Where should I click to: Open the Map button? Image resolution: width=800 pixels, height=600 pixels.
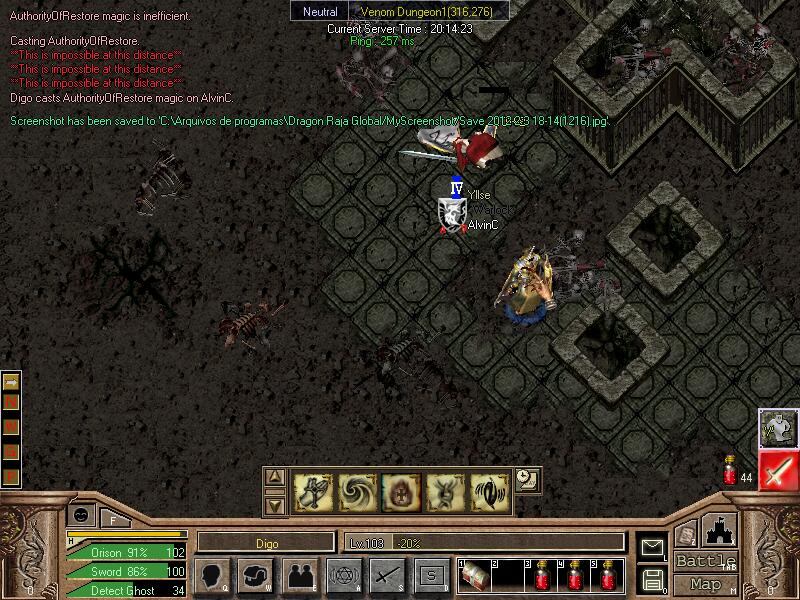tap(706, 584)
